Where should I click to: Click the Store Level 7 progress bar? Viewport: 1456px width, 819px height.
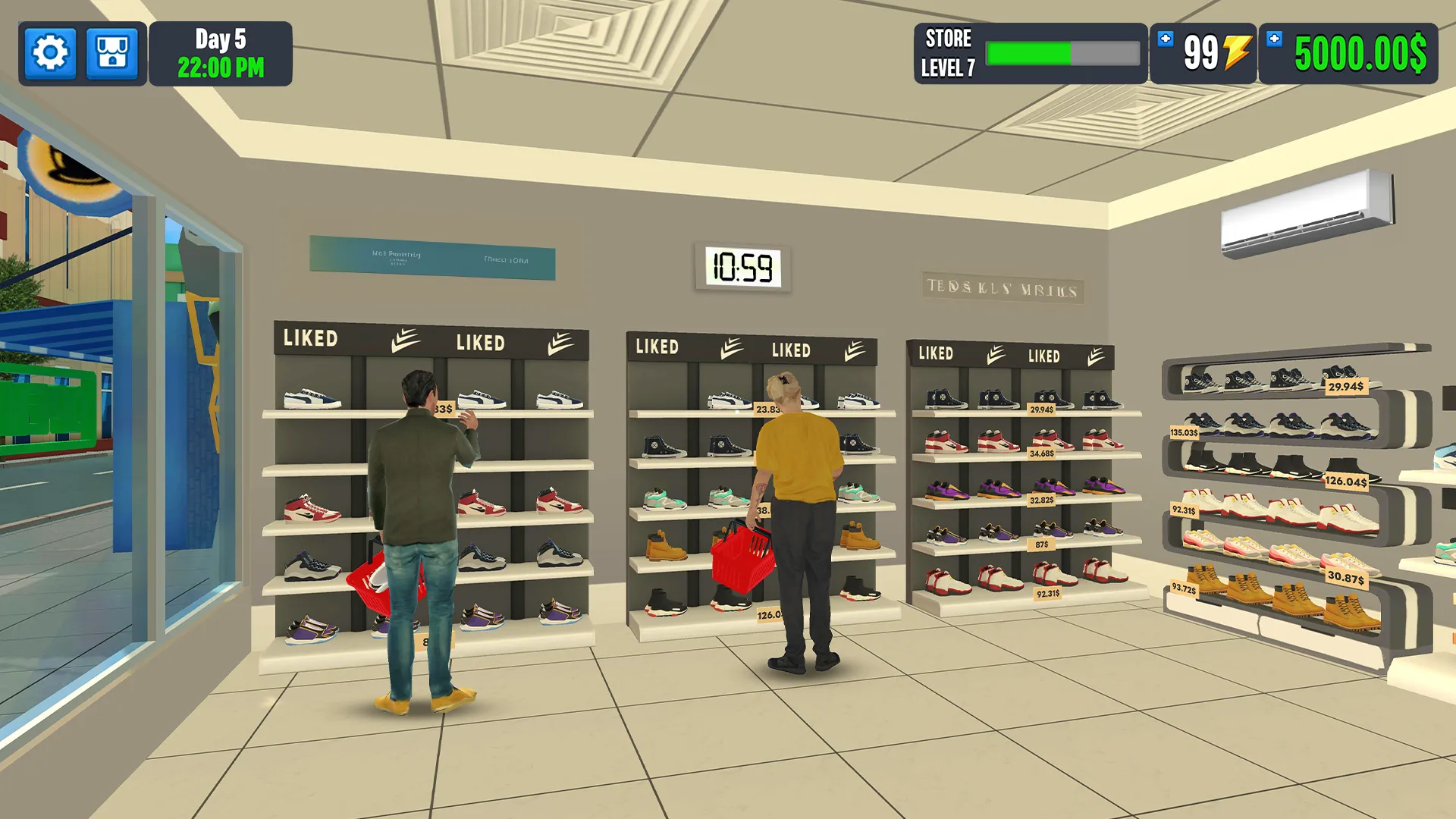pos(1062,52)
